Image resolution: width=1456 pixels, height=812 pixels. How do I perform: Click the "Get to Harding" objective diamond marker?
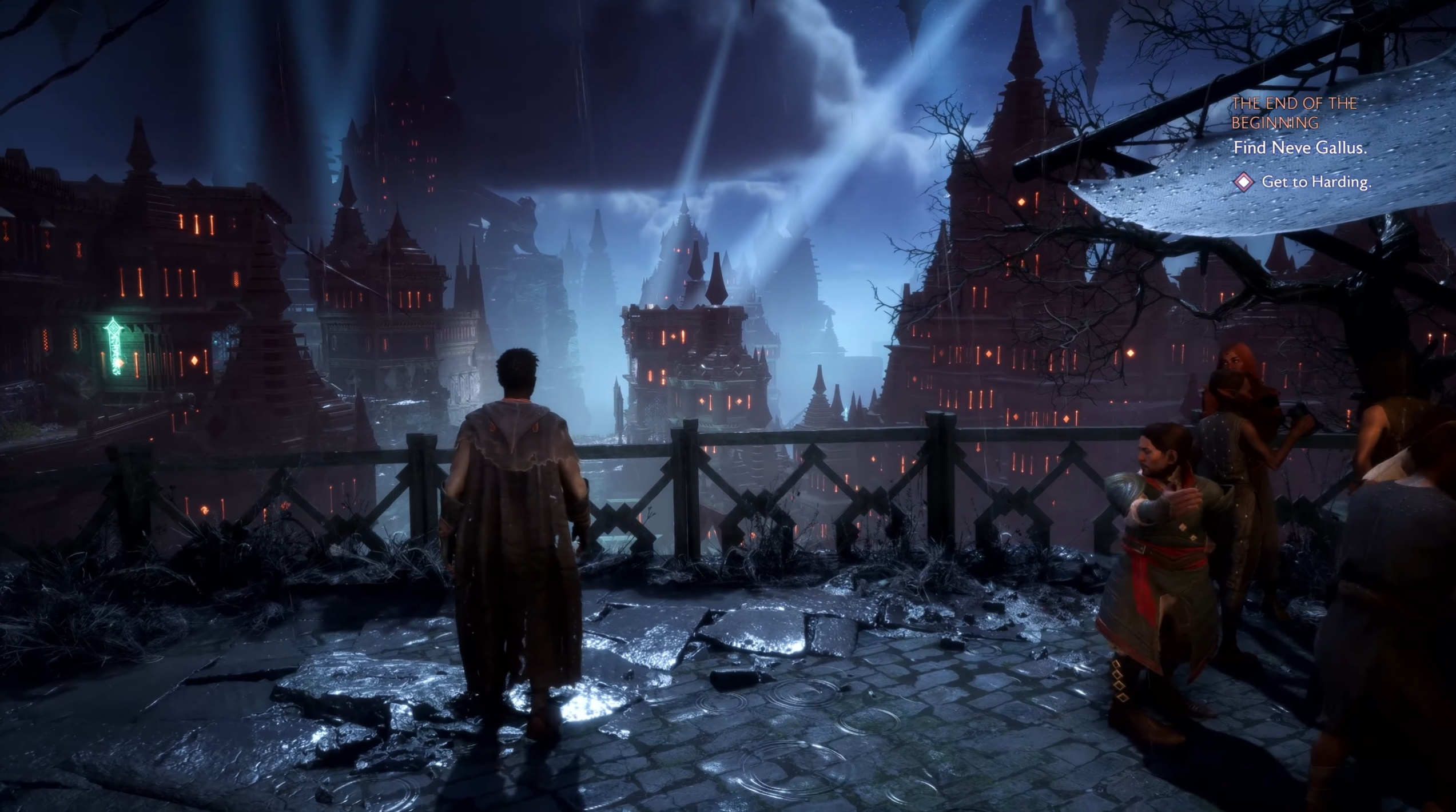pyautogui.click(x=1244, y=182)
